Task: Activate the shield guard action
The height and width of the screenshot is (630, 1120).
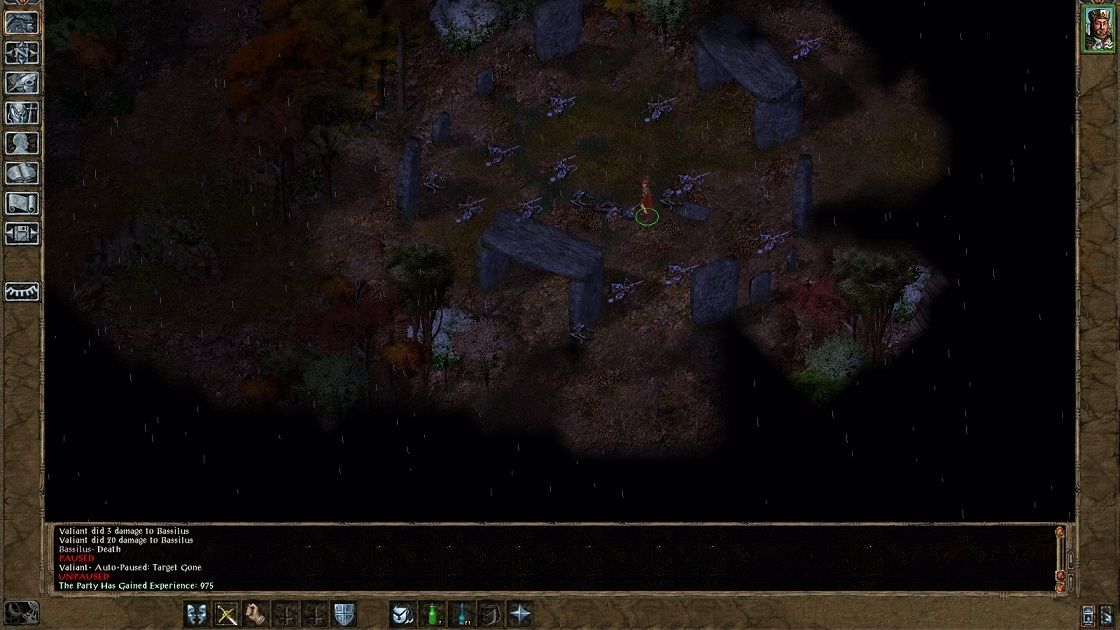Action: click(344, 613)
